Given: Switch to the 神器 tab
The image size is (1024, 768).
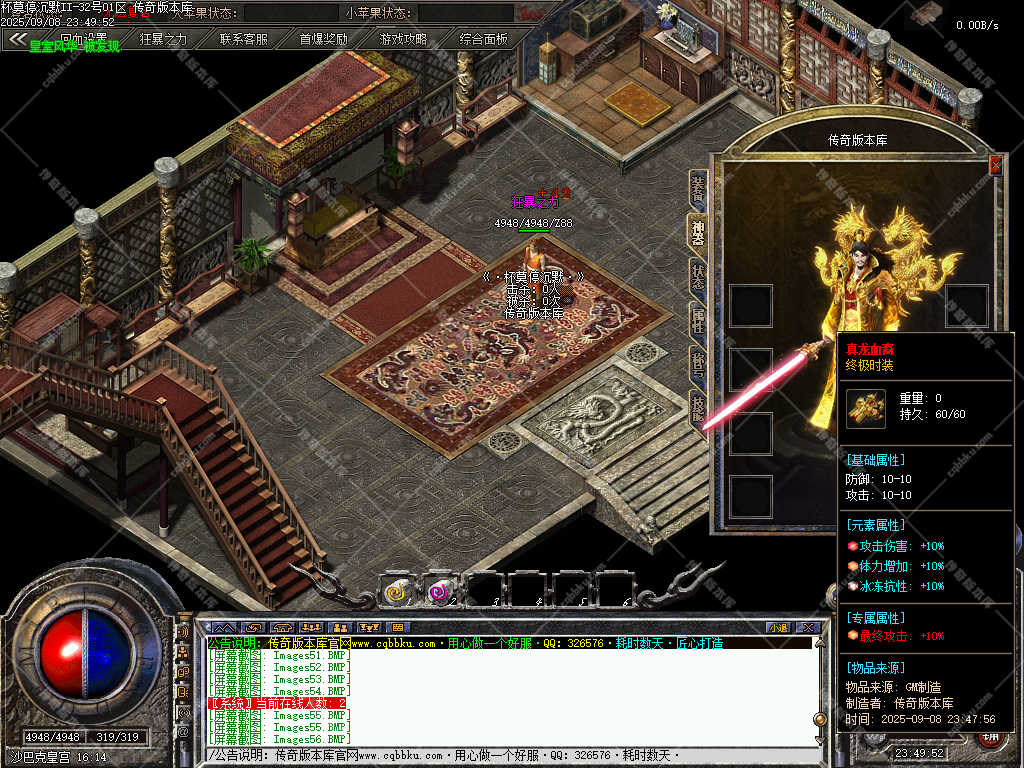Looking at the screenshot, I should click(698, 230).
